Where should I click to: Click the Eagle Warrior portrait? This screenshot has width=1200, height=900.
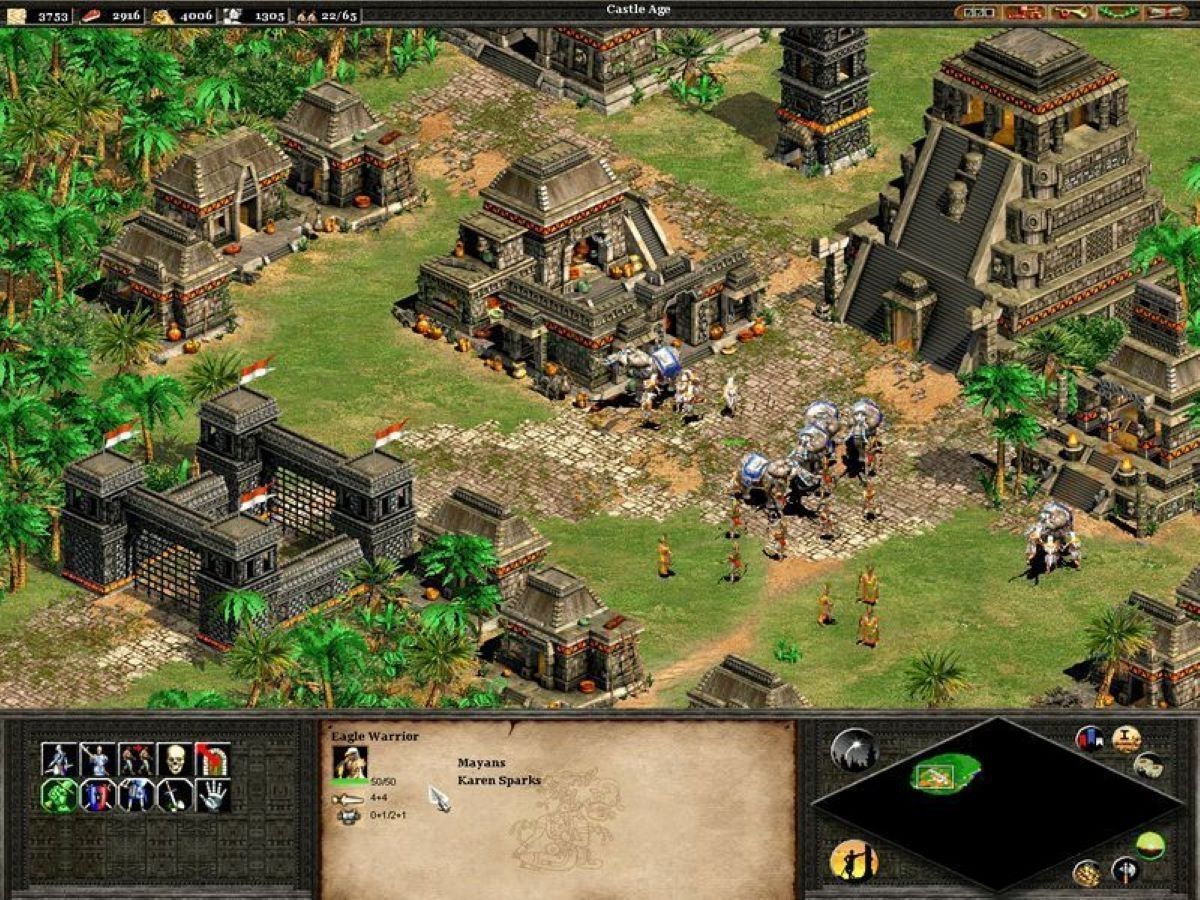point(350,763)
